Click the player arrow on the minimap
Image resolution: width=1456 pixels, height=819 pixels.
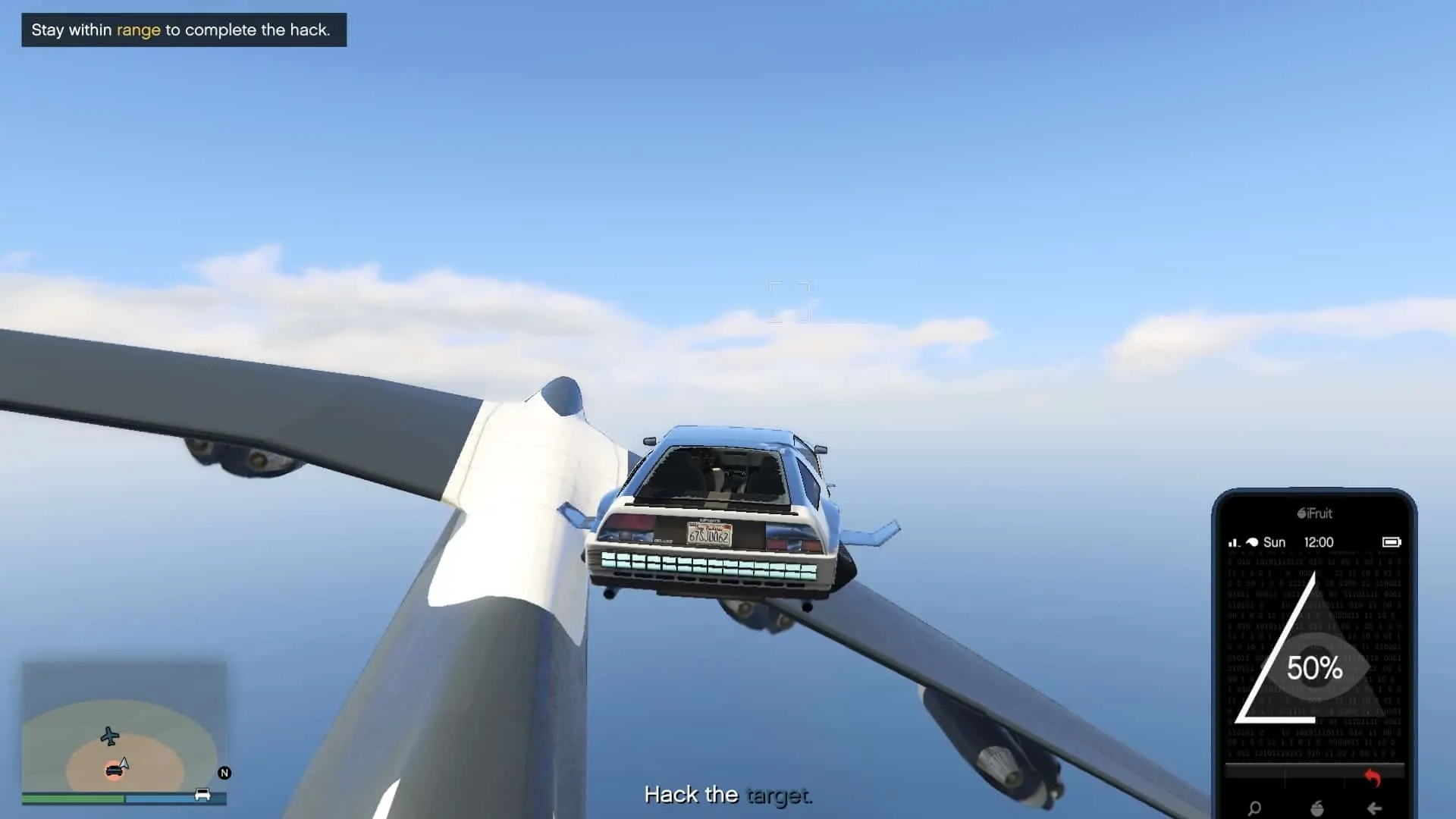pos(124,764)
